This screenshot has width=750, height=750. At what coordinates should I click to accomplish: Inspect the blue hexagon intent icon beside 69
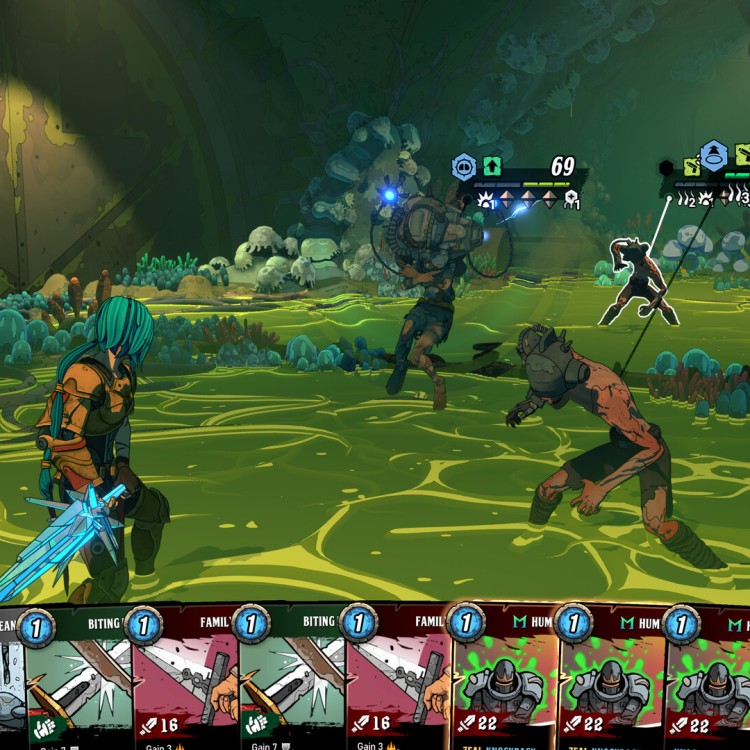pos(464,166)
